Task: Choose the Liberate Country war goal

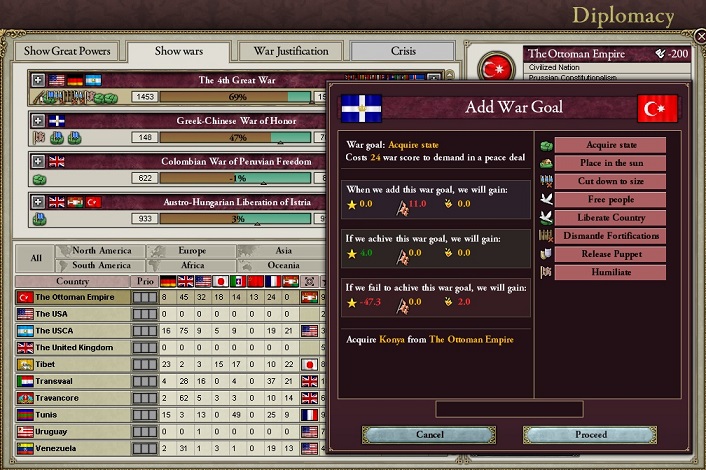Action: point(609,217)
